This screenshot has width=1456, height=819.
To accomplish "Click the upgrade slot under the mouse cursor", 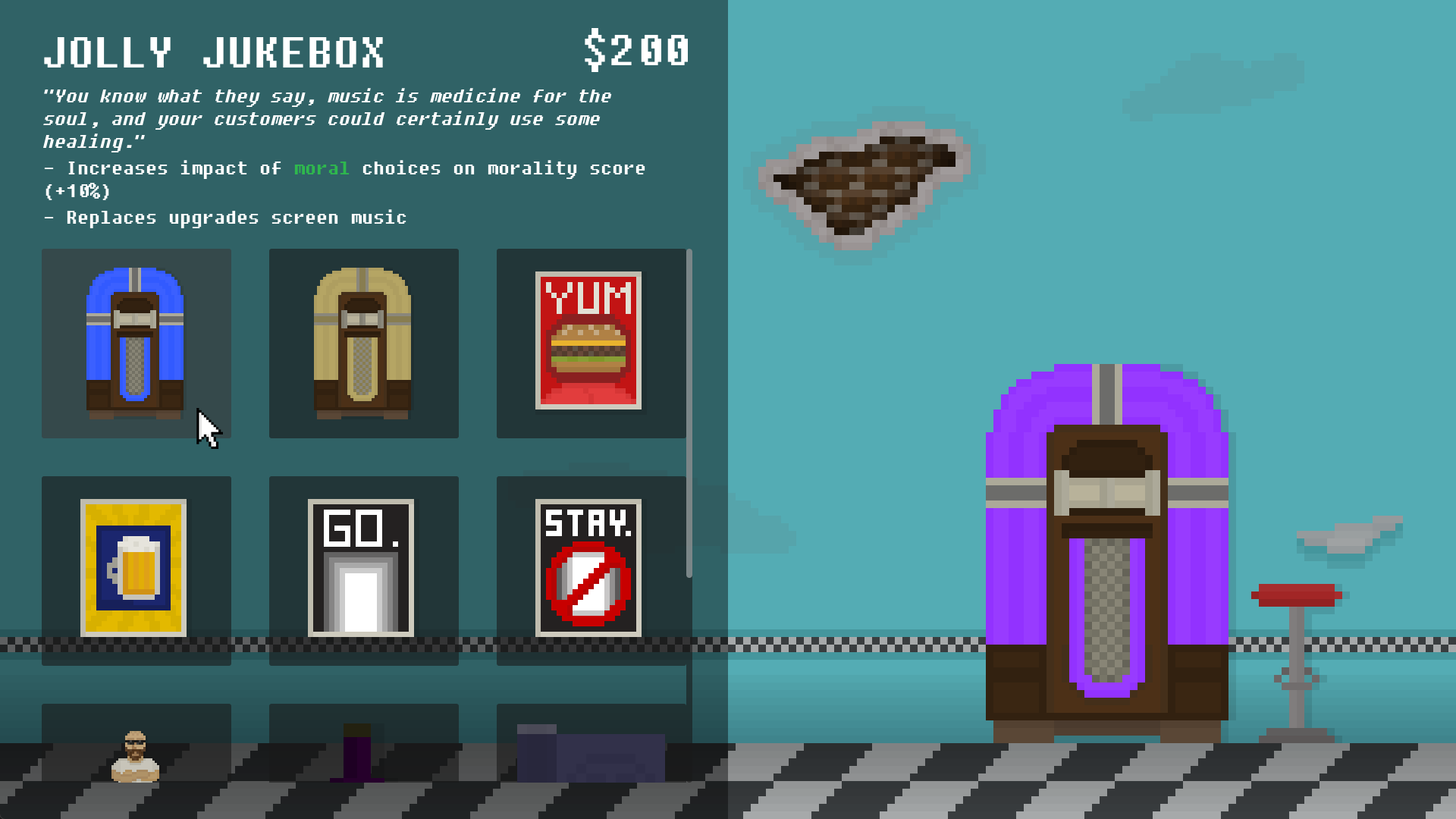I will point(136,344).
